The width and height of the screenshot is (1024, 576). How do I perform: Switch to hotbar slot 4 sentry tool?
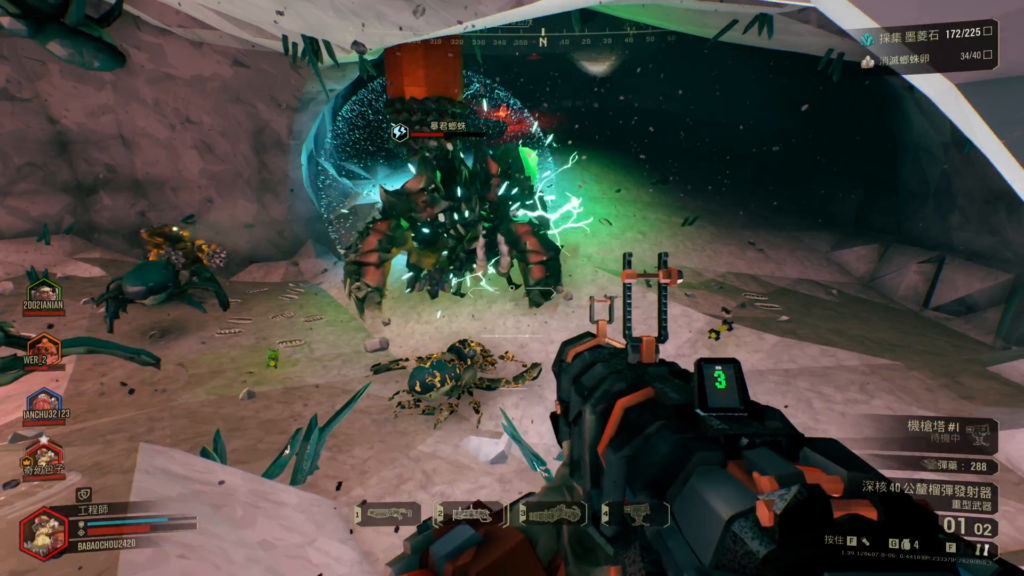pos(636,514)
